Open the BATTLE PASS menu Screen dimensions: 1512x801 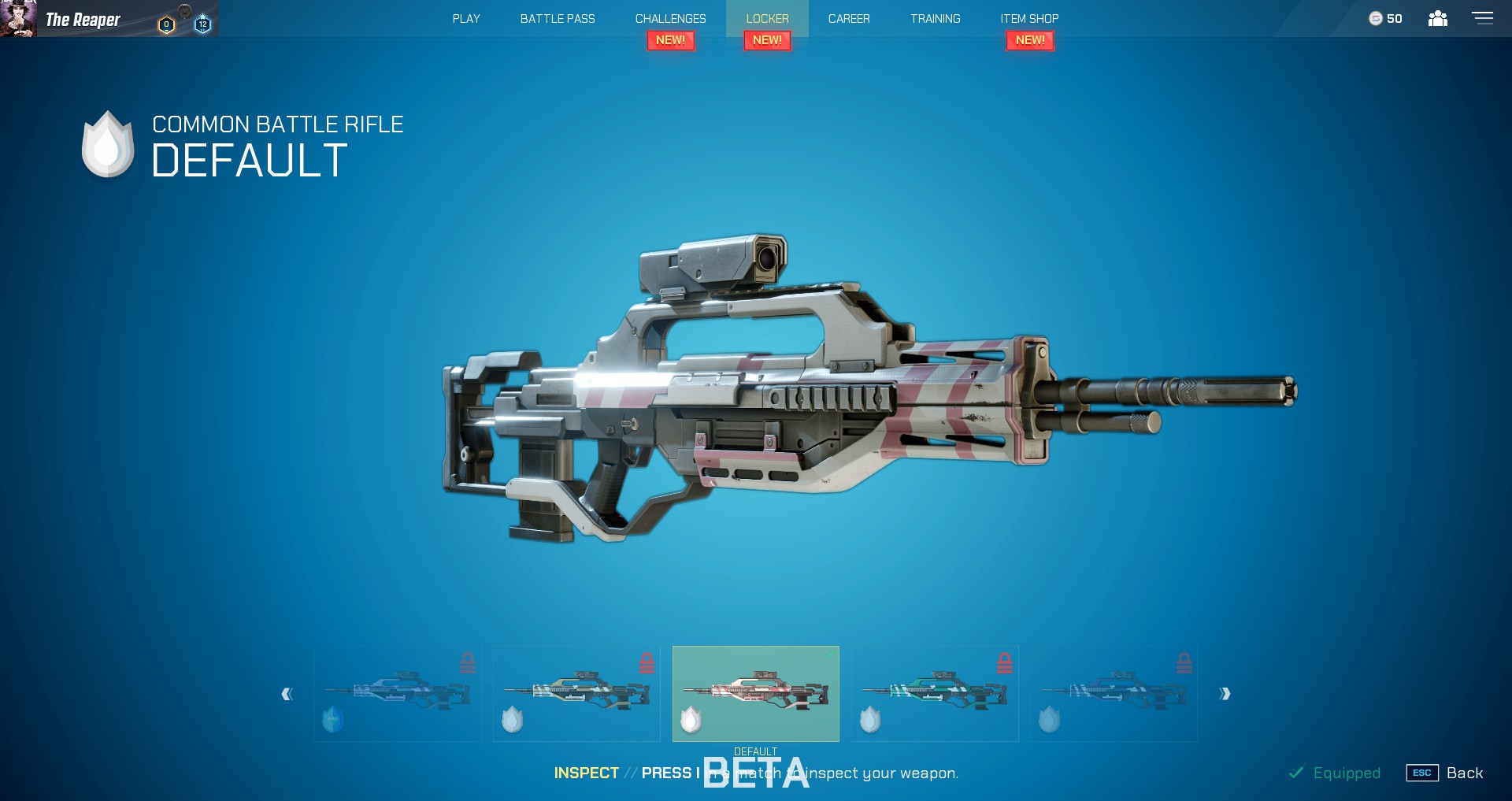coord(557,18)
